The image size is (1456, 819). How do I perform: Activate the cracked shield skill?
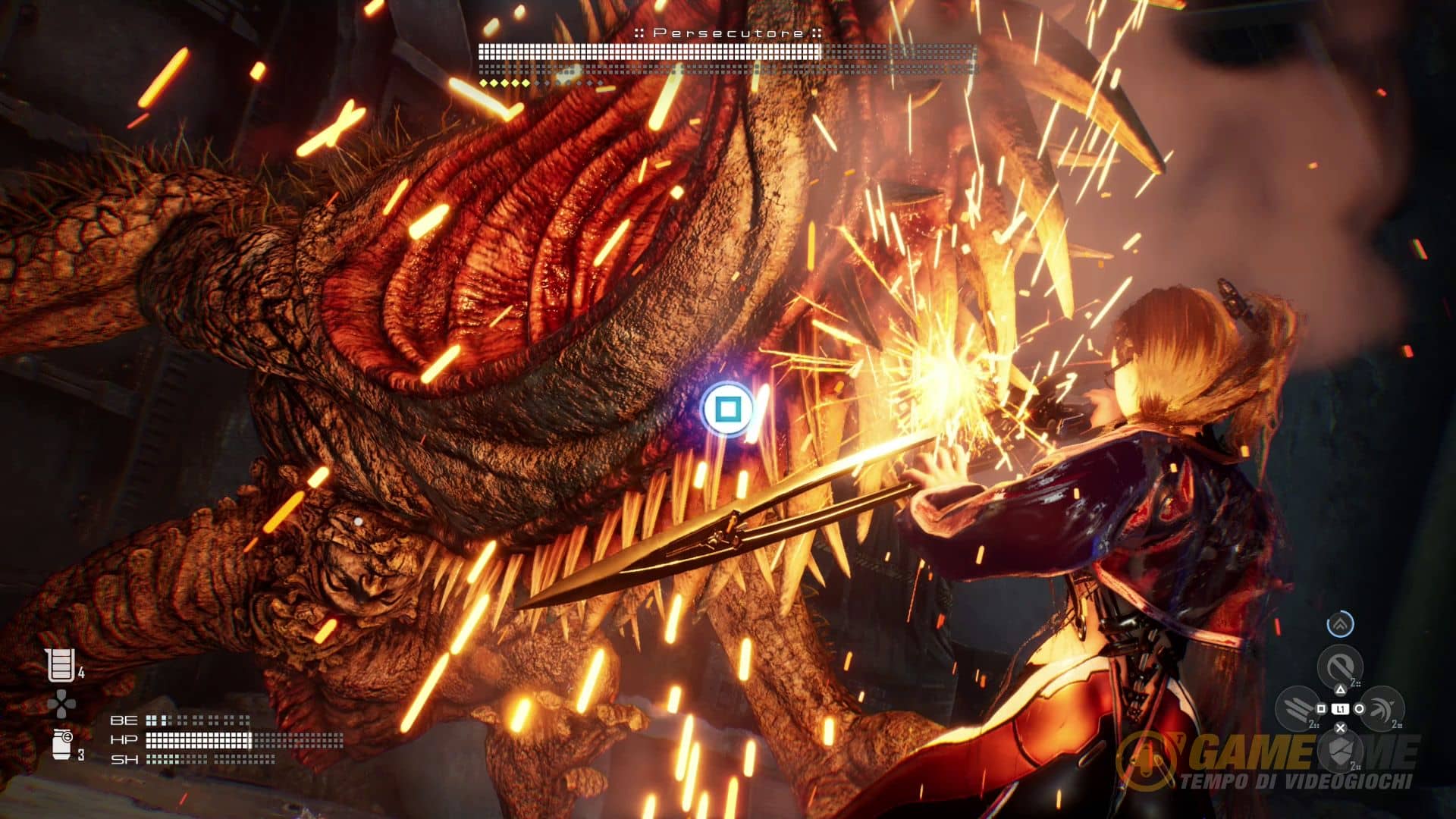(x=1340, y=751)
